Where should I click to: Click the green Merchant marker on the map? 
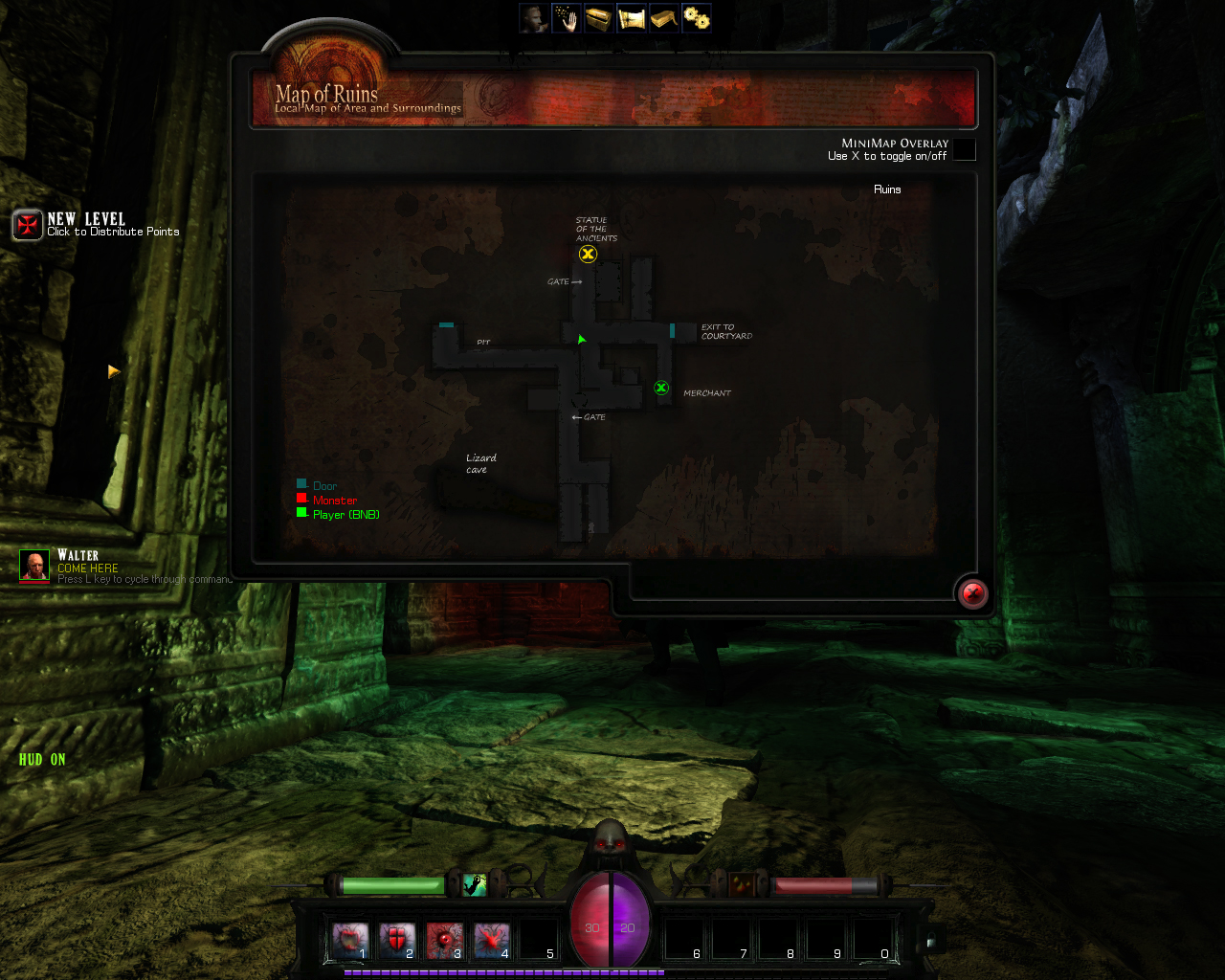point(661,388)
